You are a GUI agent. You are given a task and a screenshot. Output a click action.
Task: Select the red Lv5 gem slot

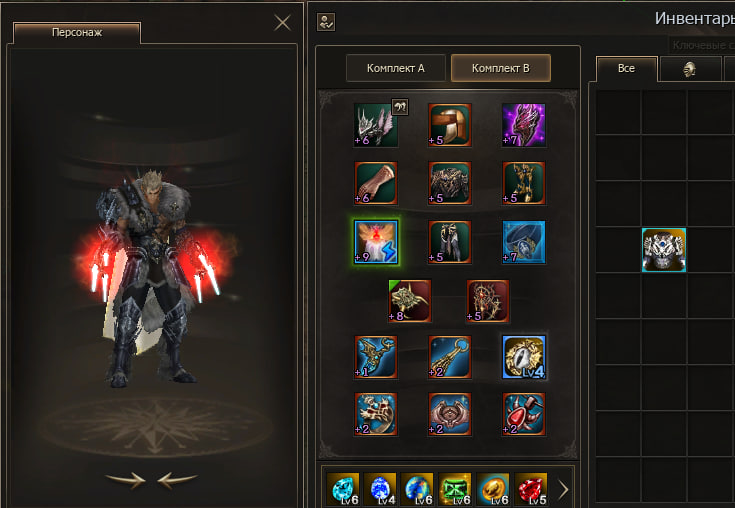[x=531, y=489]
